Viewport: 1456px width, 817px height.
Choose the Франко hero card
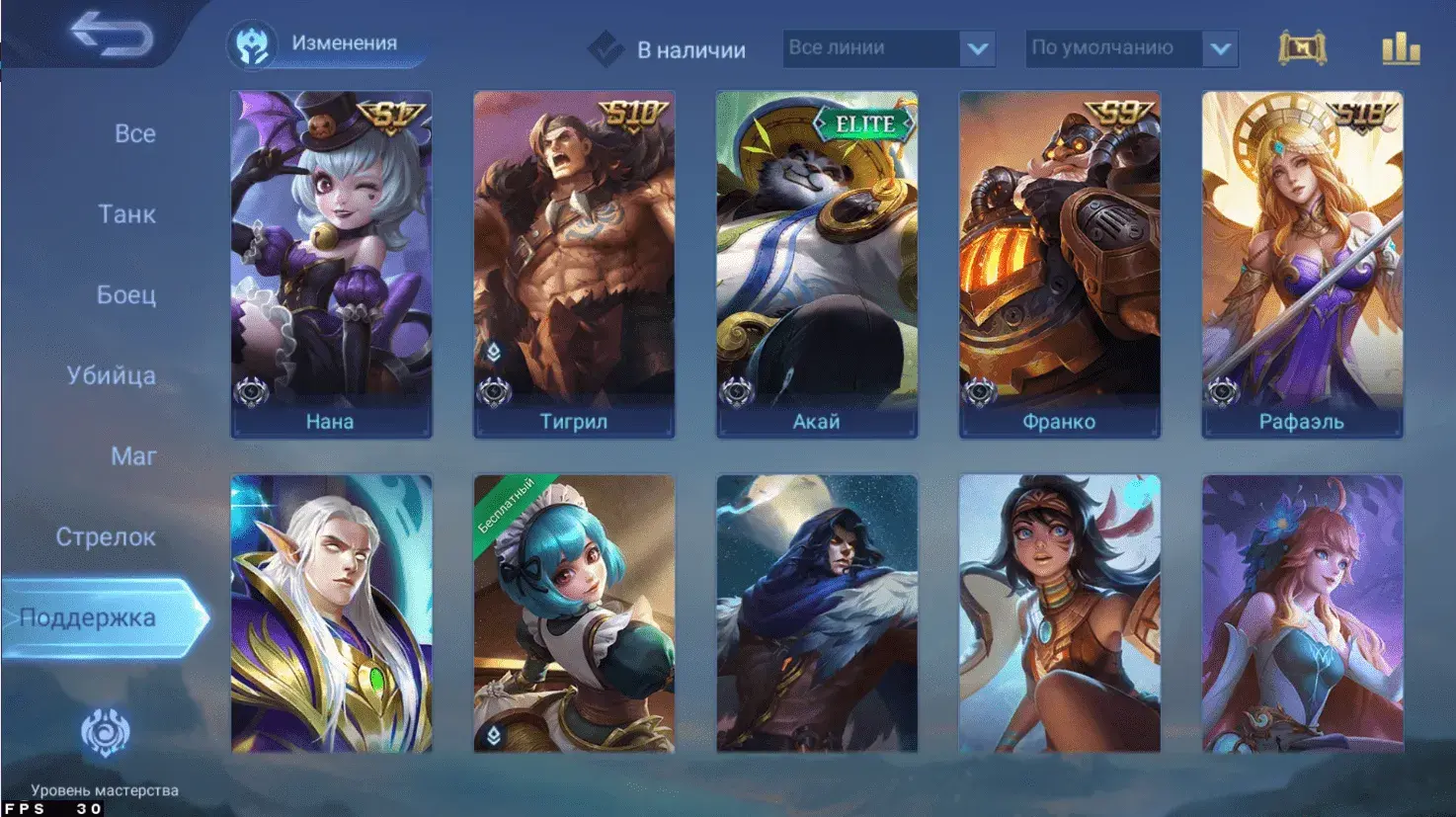[x=1060, y=264]
